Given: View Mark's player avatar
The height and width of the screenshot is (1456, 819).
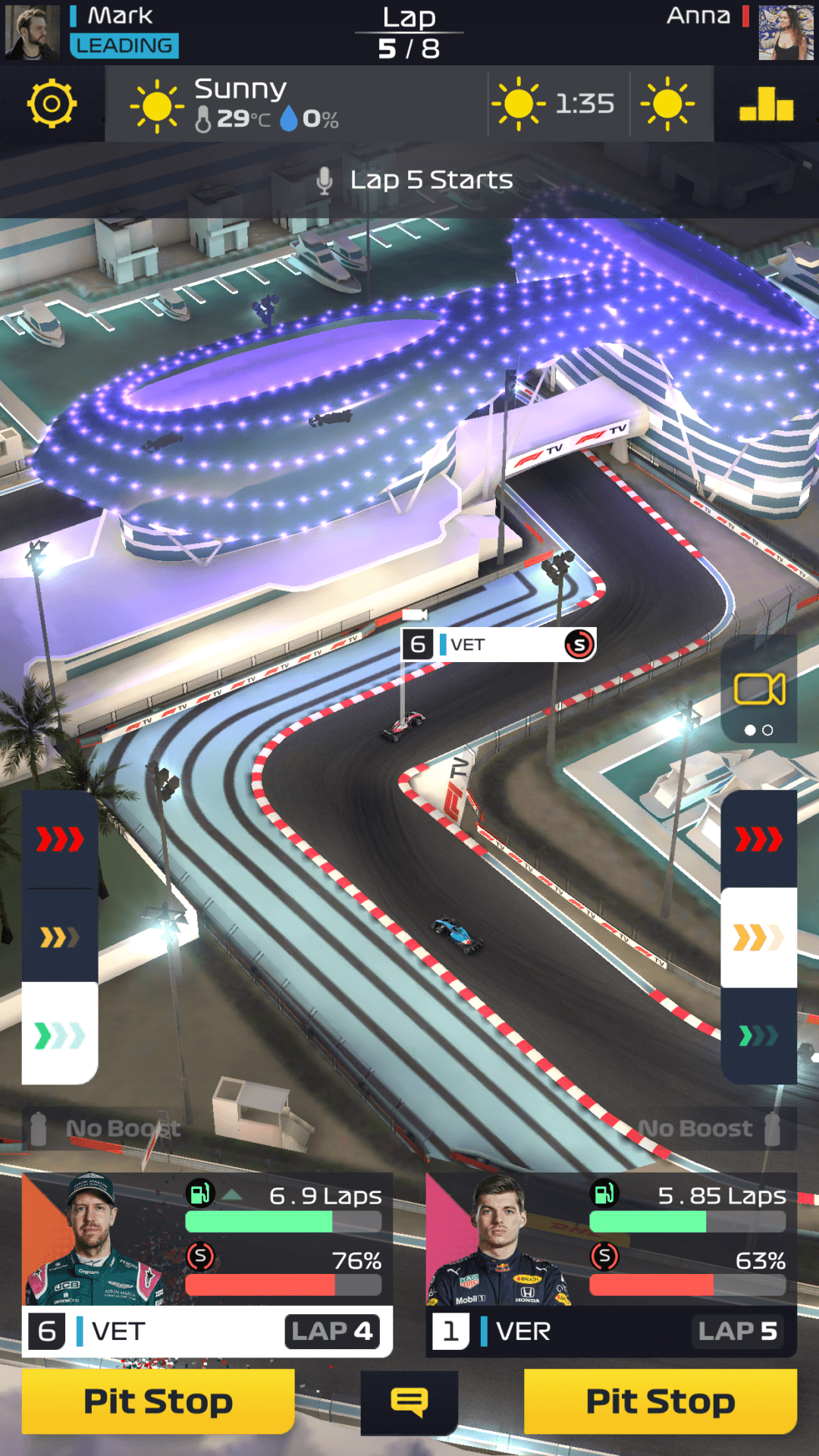Looking at the screenshot, I should (x=32, y=32).
